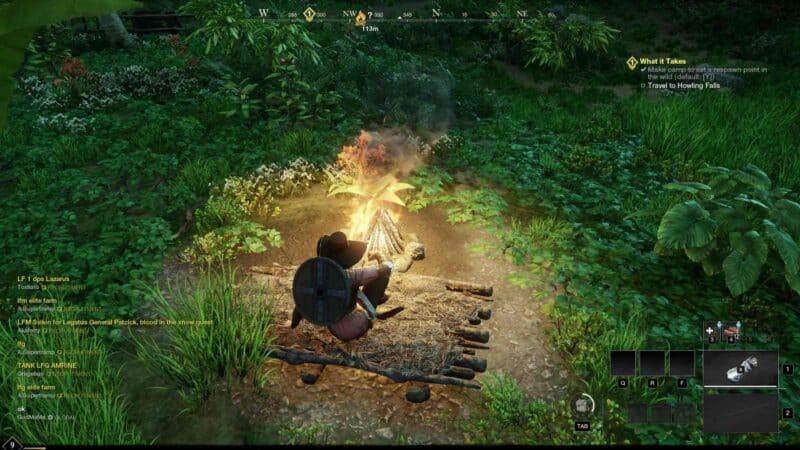Use the healing consumable with the plus icon
Image resolution: width=800 pixels, height=450 pixels.
coord(711,330)
